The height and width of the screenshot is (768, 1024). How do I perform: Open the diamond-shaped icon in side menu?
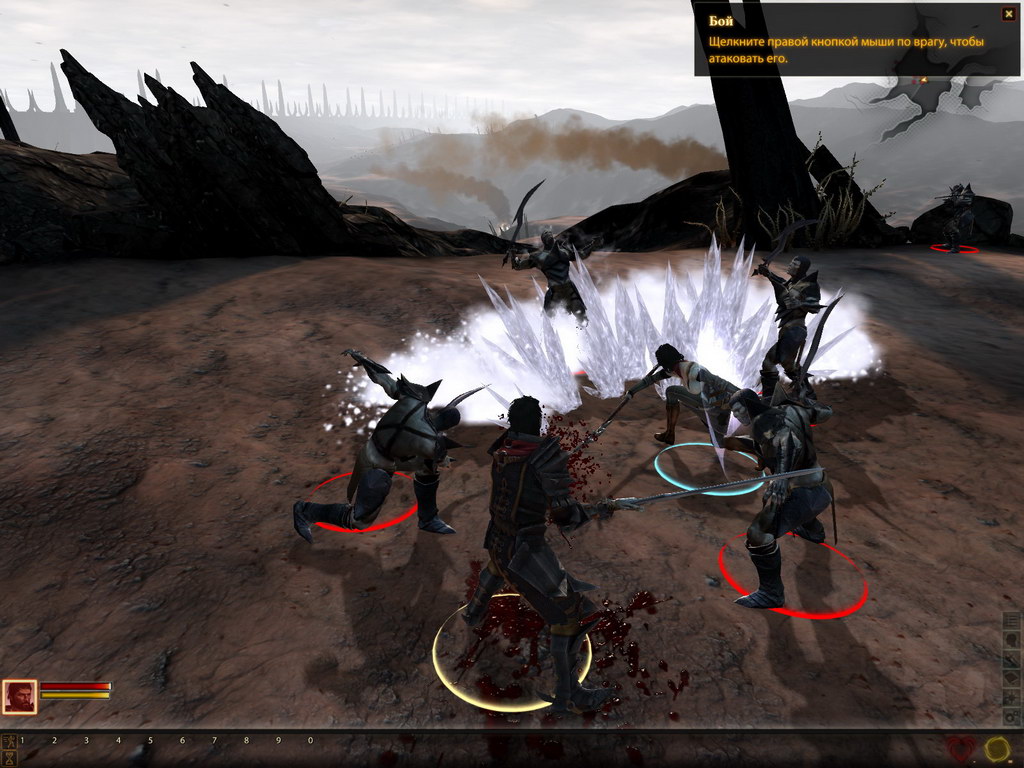[x=1012, y=679]
